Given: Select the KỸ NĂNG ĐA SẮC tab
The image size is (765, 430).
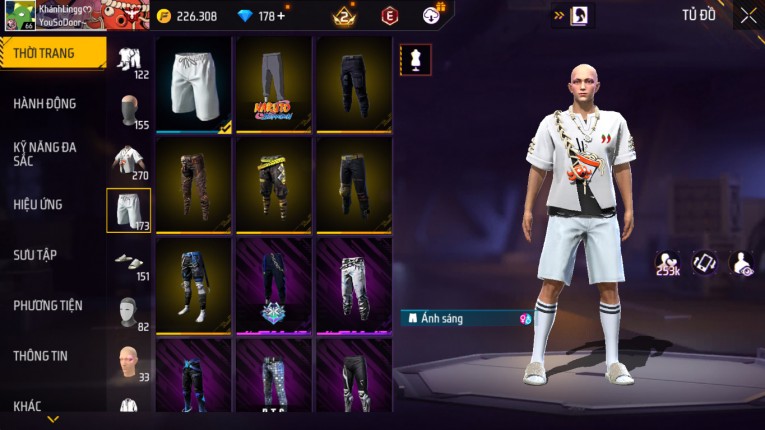Looking at the screenshot, I should 45,153.
